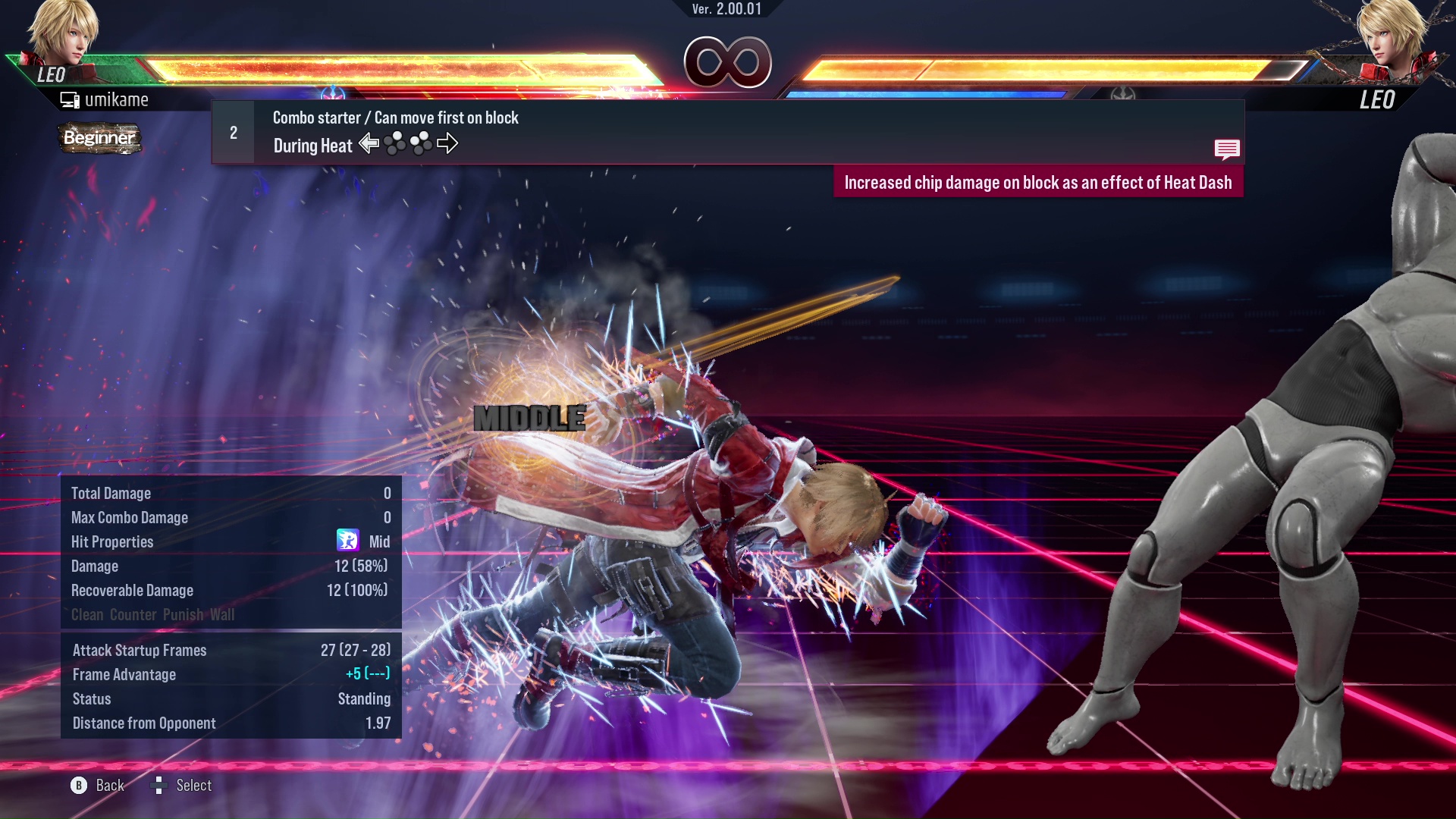The image size is (1456, 819).
Task: Select the During Heat move entry
Action: pyautogui.click(x=312, y=145)
